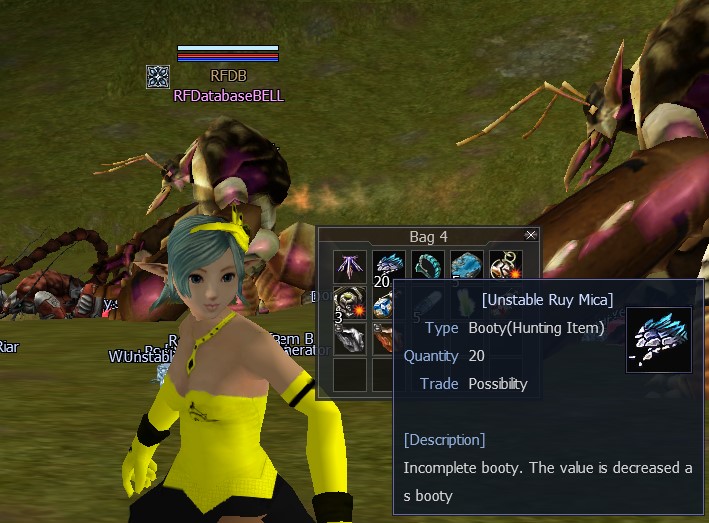The width and height of the screenshot is (709, 523).
Task: Select the gray ore item slot
Action: [x=350, y=339]
